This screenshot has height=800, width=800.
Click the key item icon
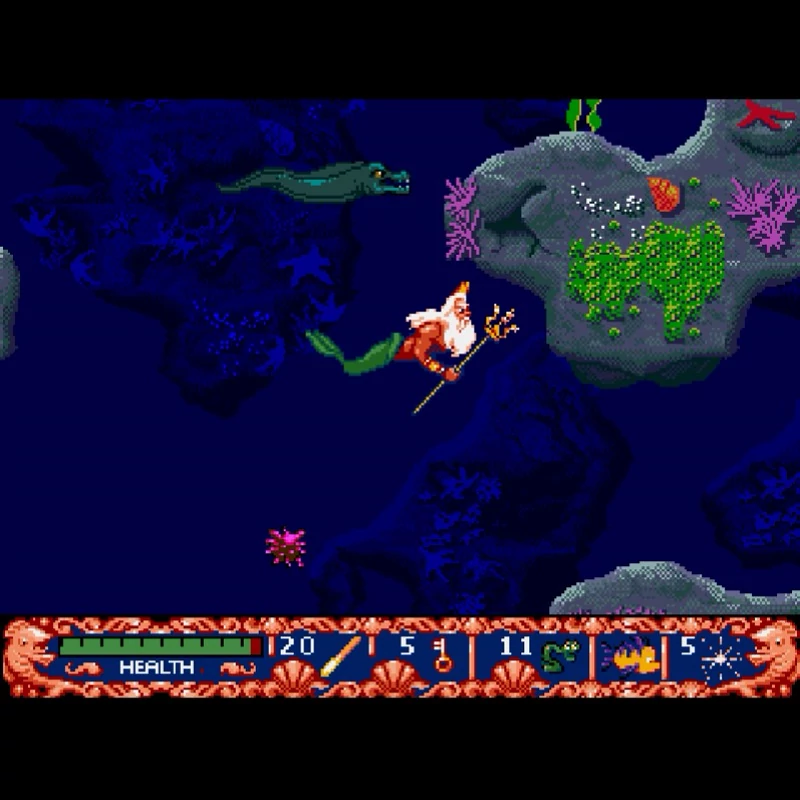tap(442, 657)
